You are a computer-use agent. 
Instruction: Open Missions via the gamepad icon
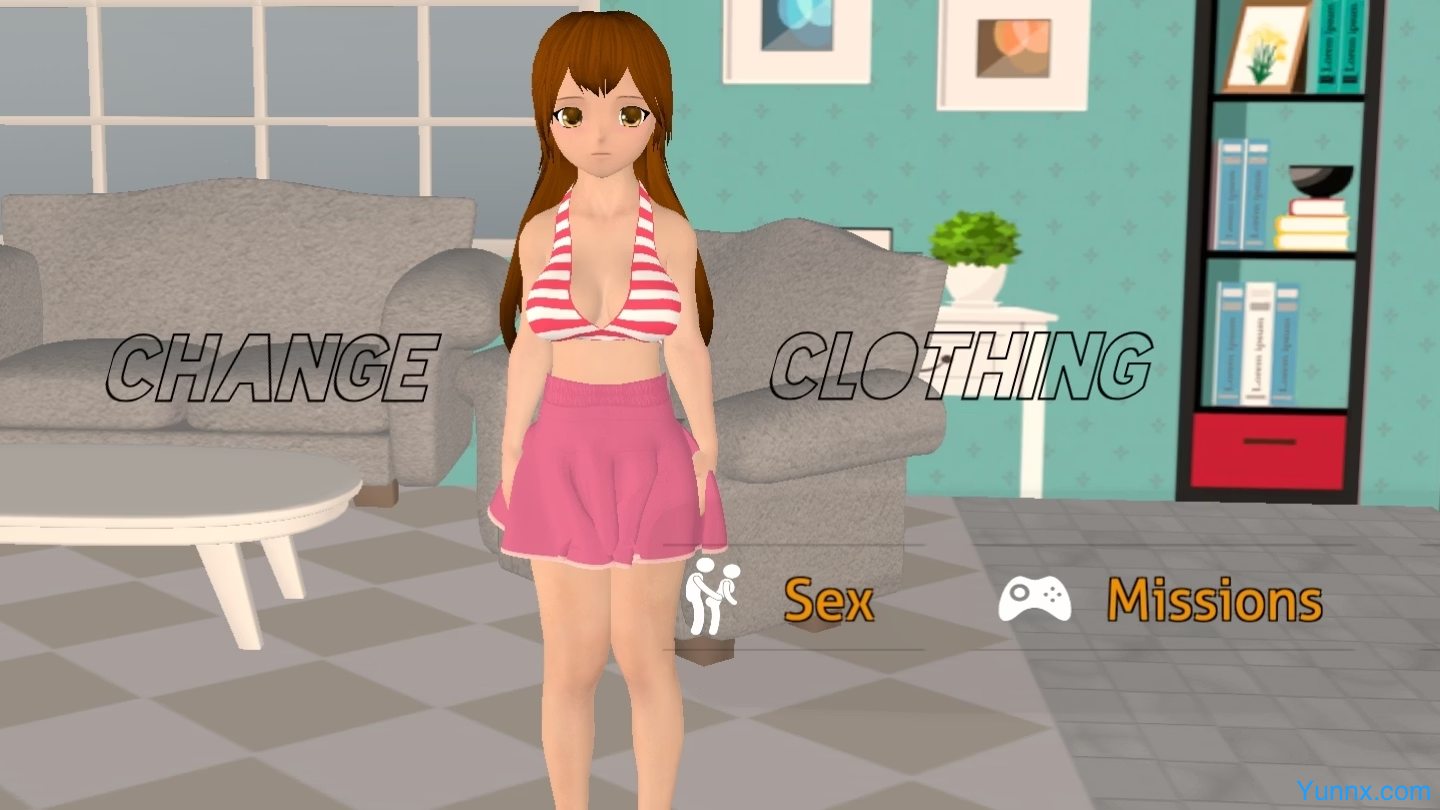(x=1037, y=598)
